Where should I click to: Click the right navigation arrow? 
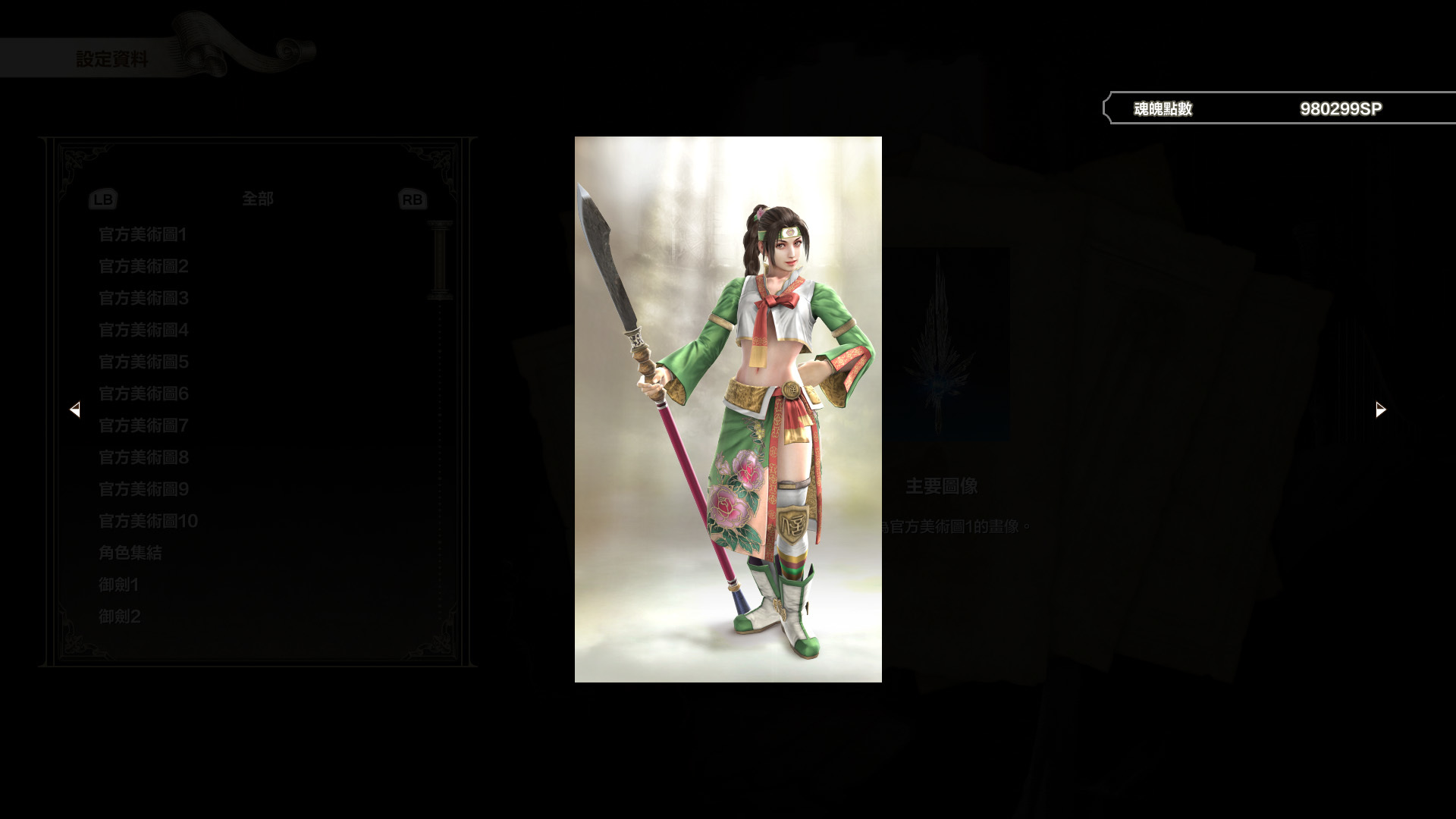[1379, 409]
